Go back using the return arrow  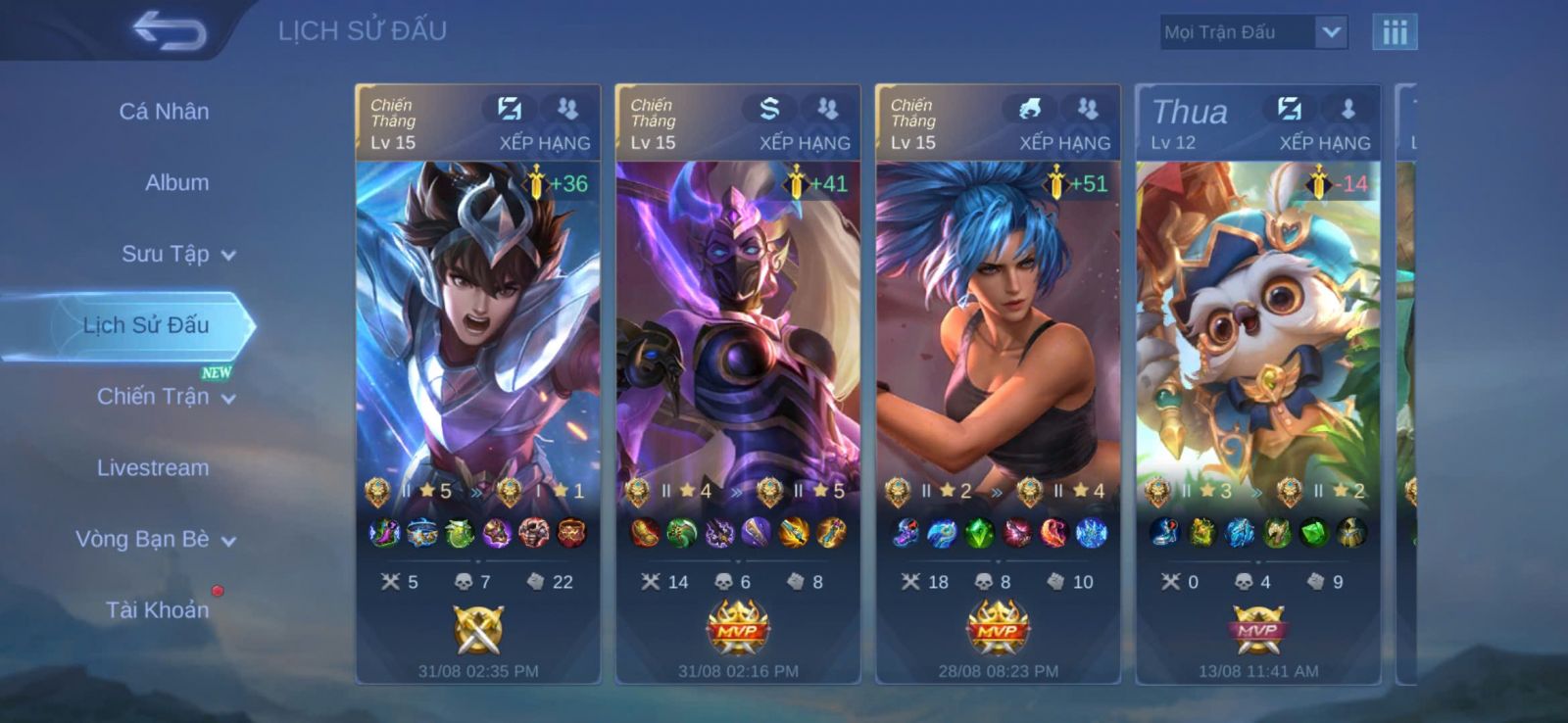170,30
